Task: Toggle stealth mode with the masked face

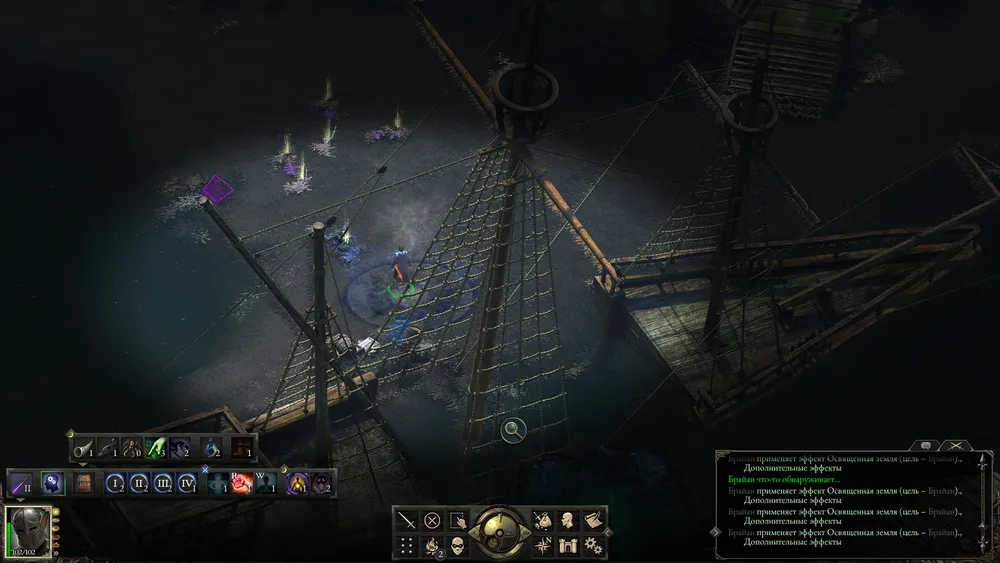Action: [458, 546]
